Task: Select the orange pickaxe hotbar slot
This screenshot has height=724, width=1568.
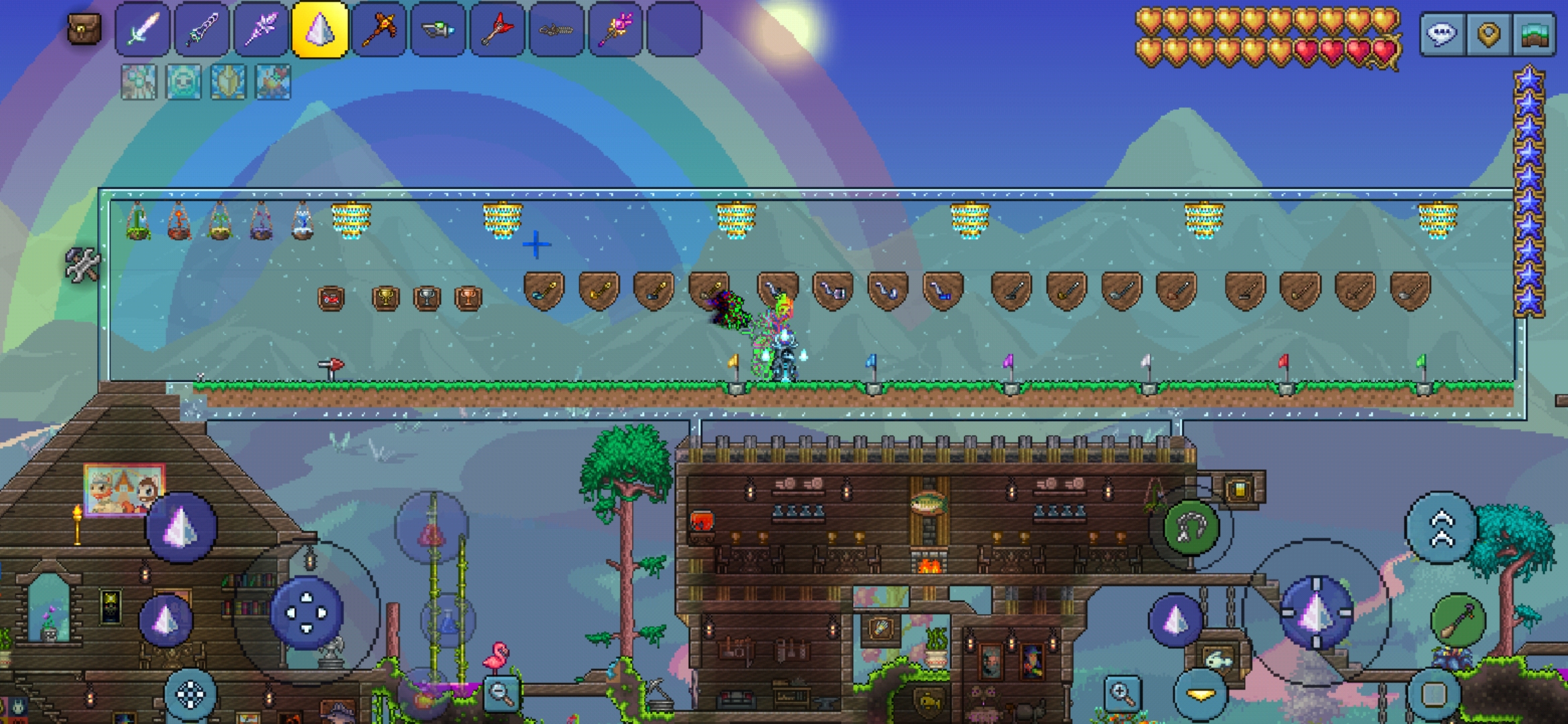Action: (379, 30)
